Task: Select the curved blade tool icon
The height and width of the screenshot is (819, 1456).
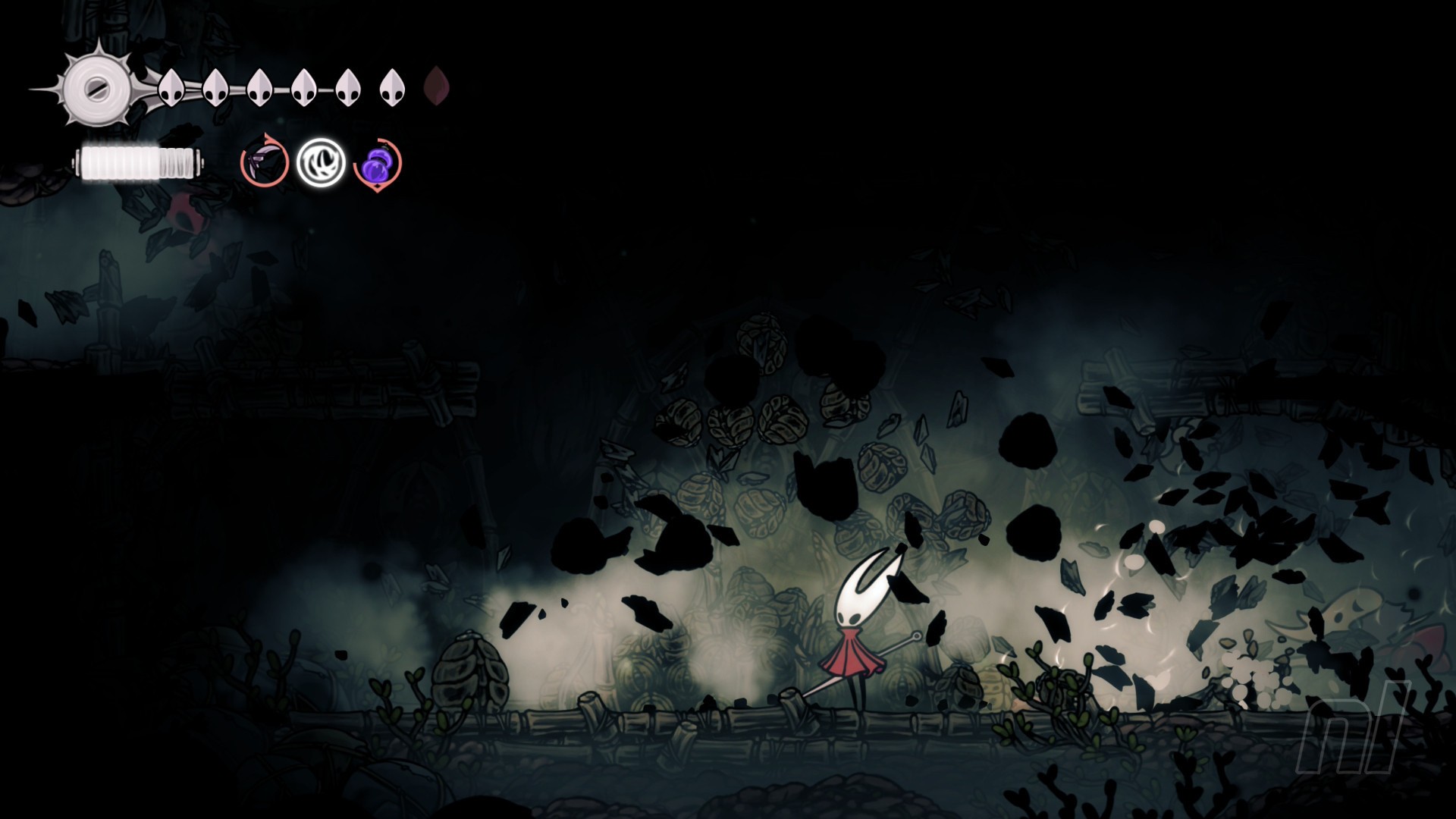Action: point(265,162)
